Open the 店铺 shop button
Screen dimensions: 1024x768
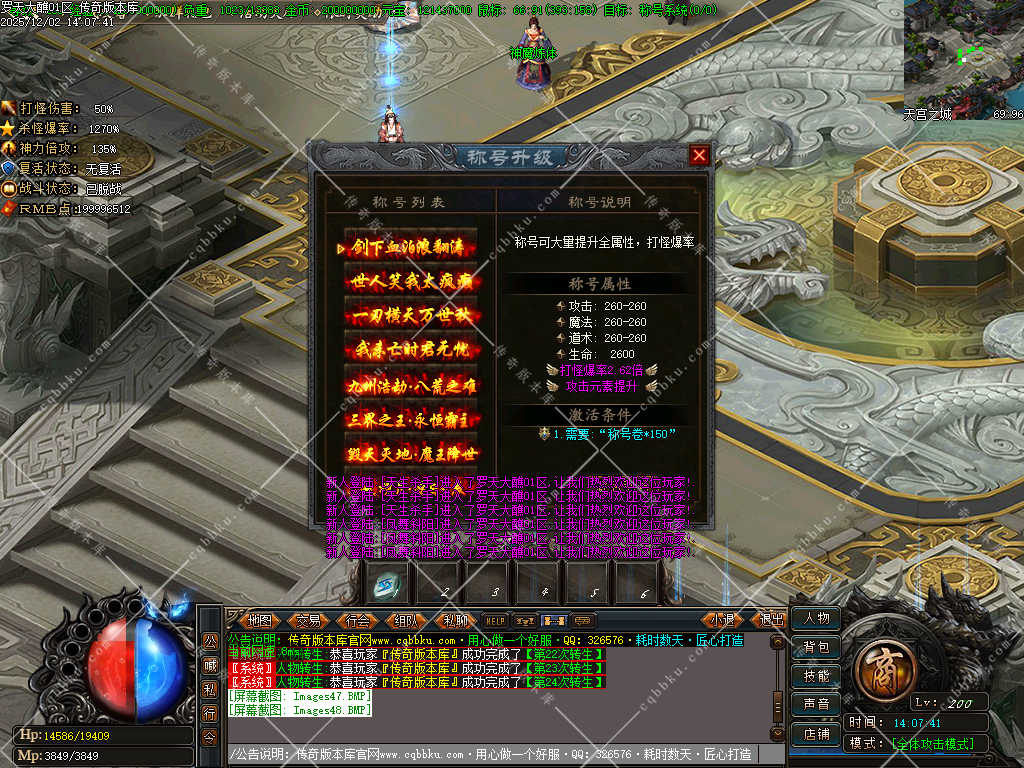[816, 733]
